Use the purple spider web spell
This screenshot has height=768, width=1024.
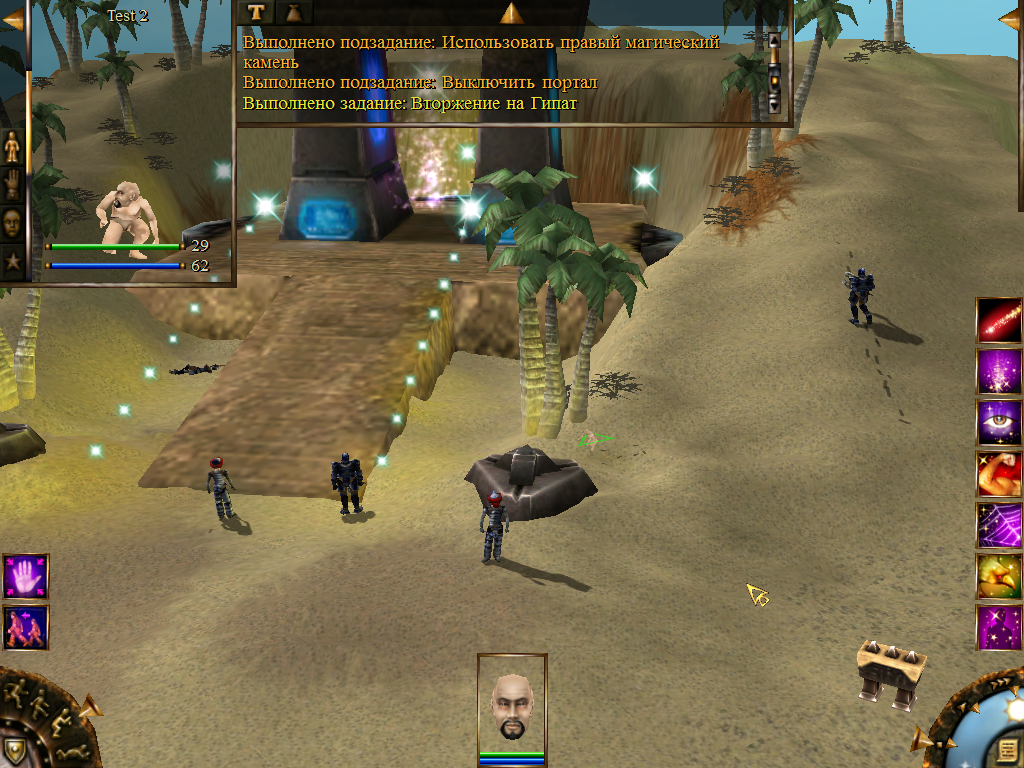click(x=999, y=525)
